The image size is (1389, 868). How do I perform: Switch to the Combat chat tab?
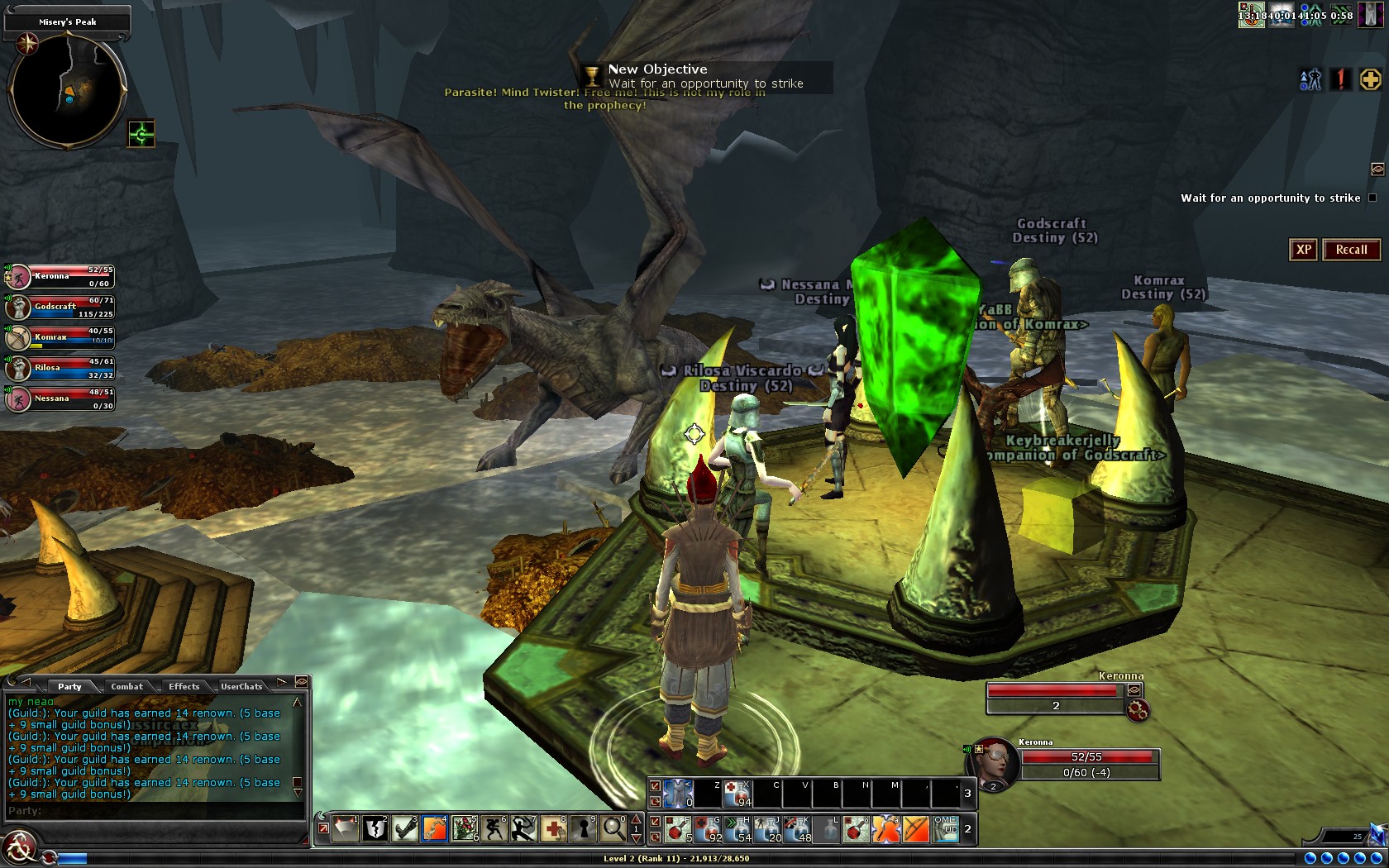pos(126,686)
